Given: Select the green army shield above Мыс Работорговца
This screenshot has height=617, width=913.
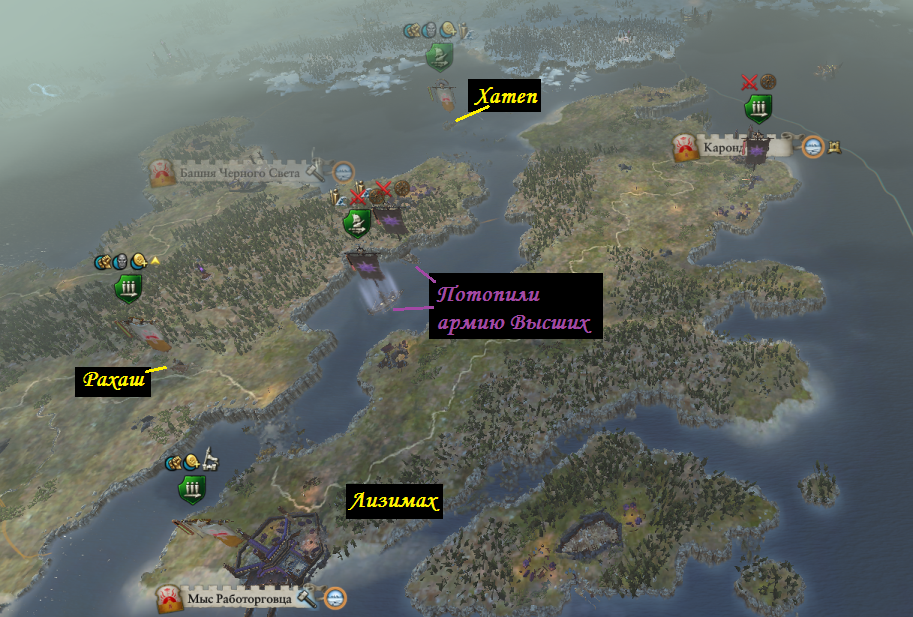Looking at the screenshot, I should (192, 489).
